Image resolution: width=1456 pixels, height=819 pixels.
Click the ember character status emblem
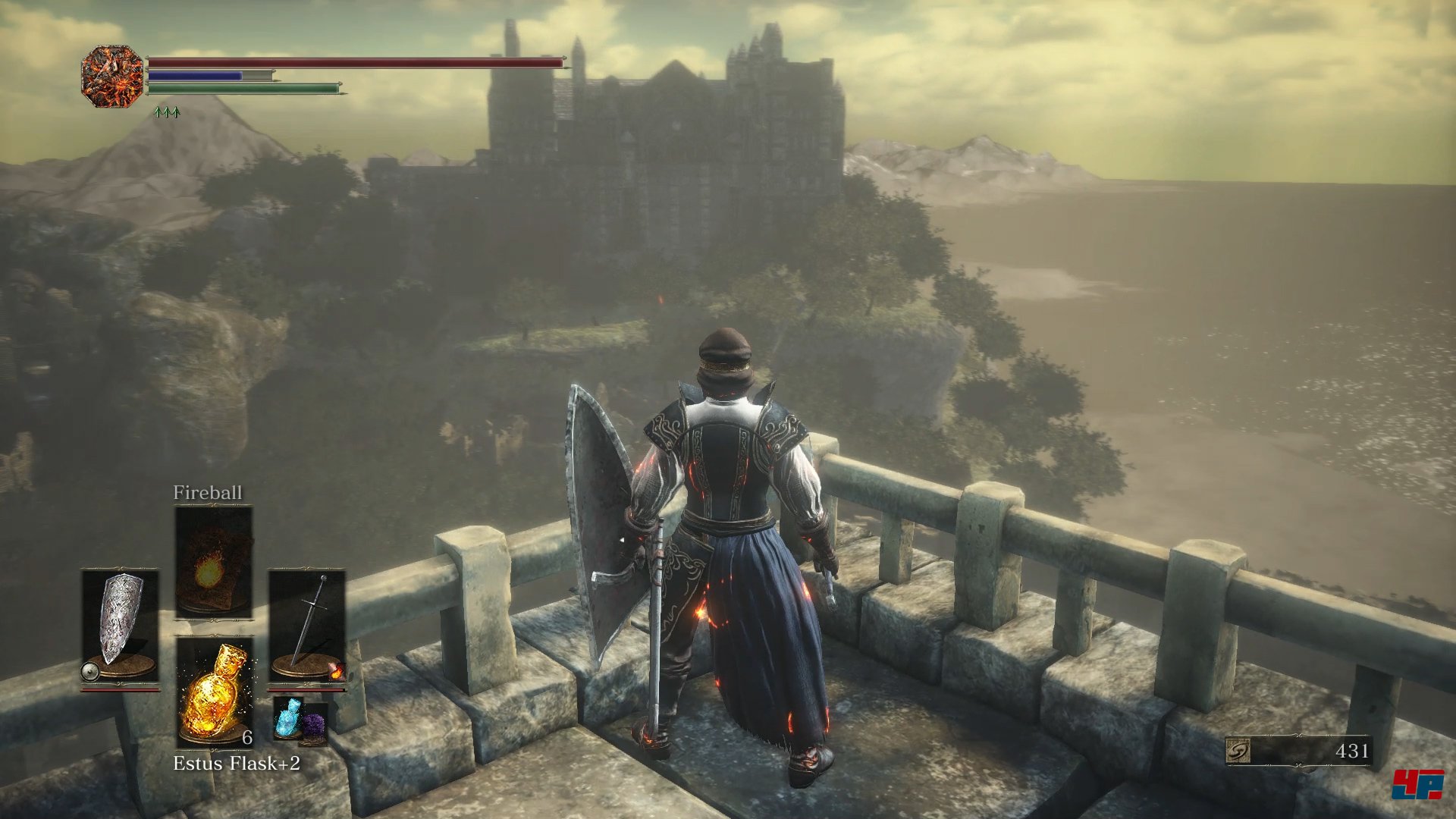(x=112, y=76)
